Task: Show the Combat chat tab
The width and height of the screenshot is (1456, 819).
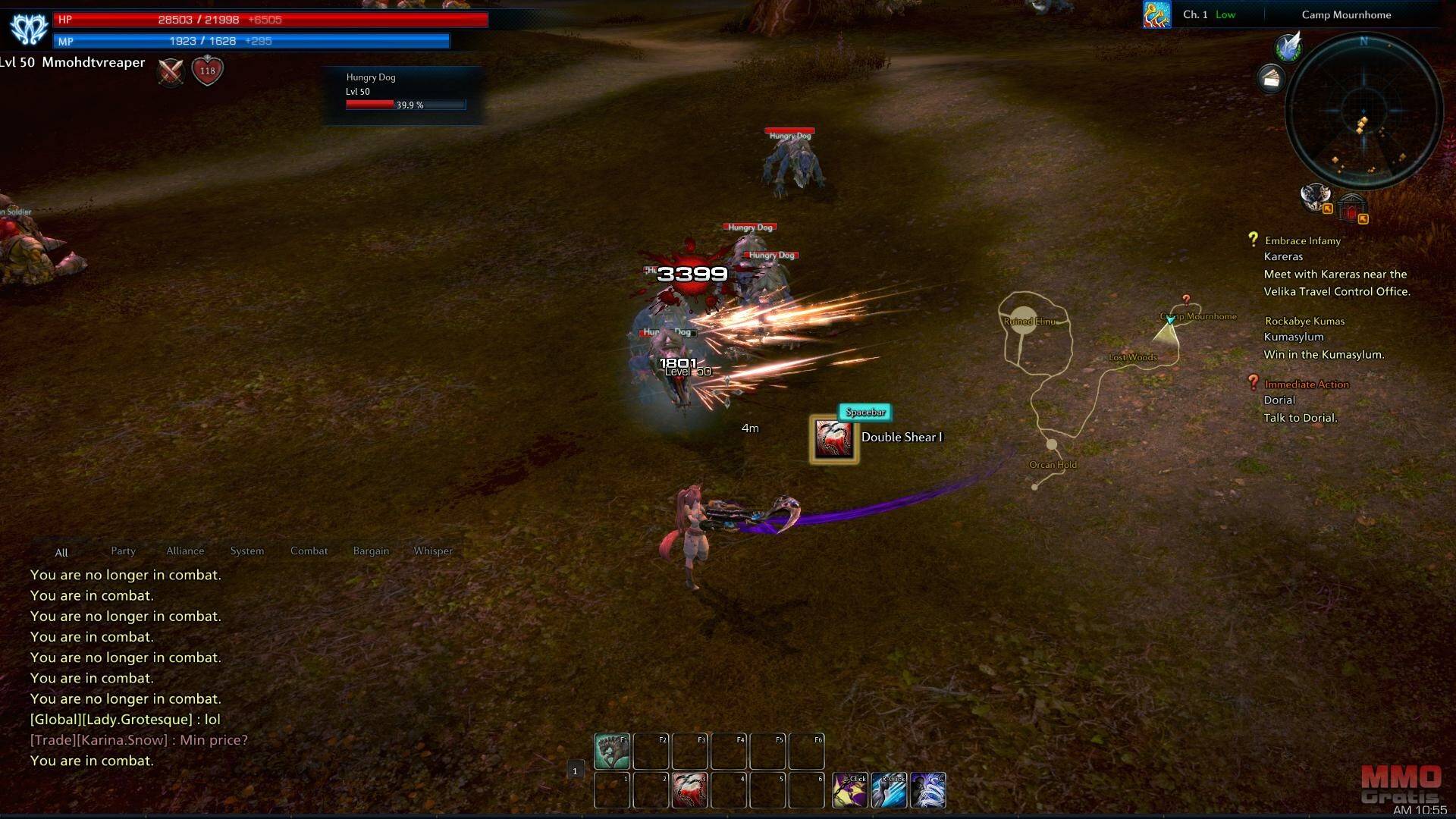Action: 309,551
